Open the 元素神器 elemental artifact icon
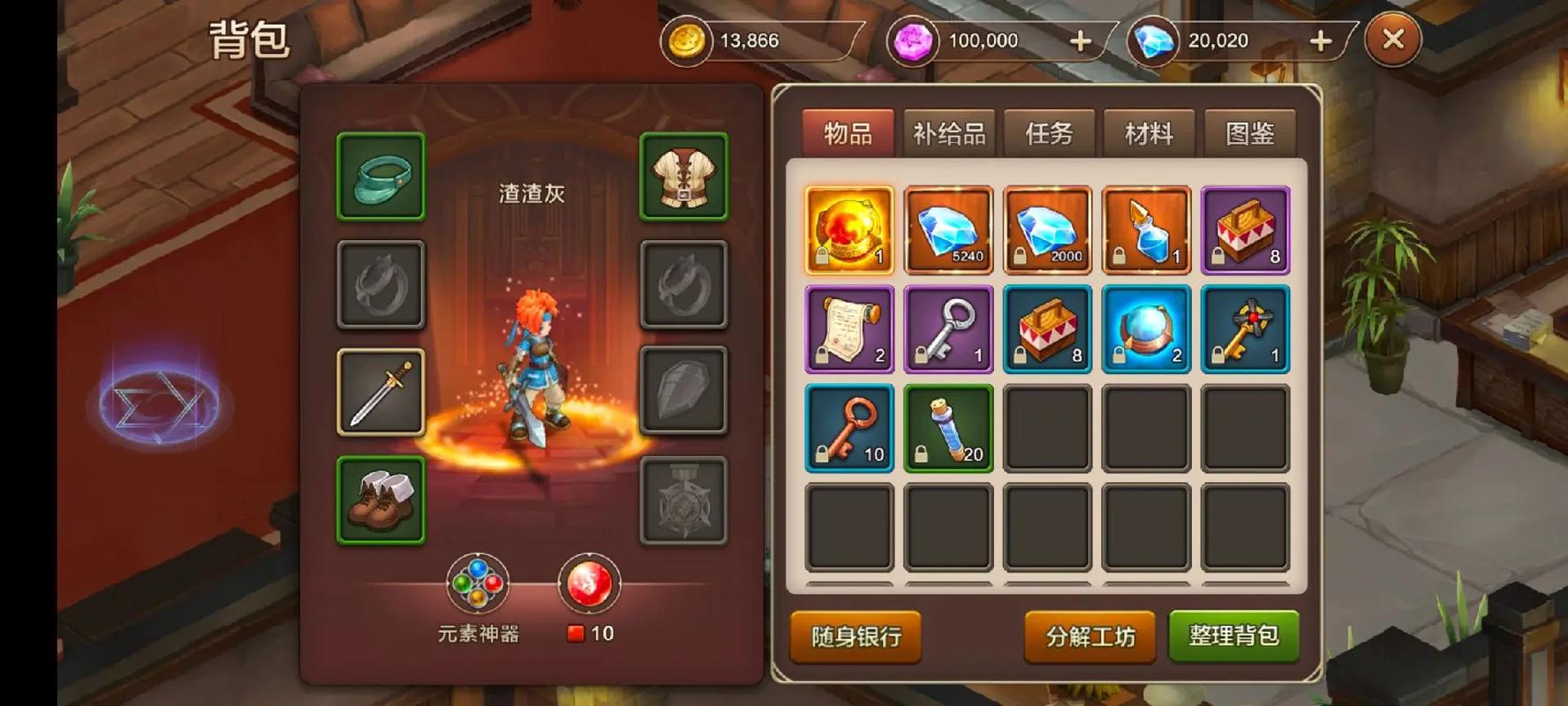Screen dimensions: 1568x706 478,584
